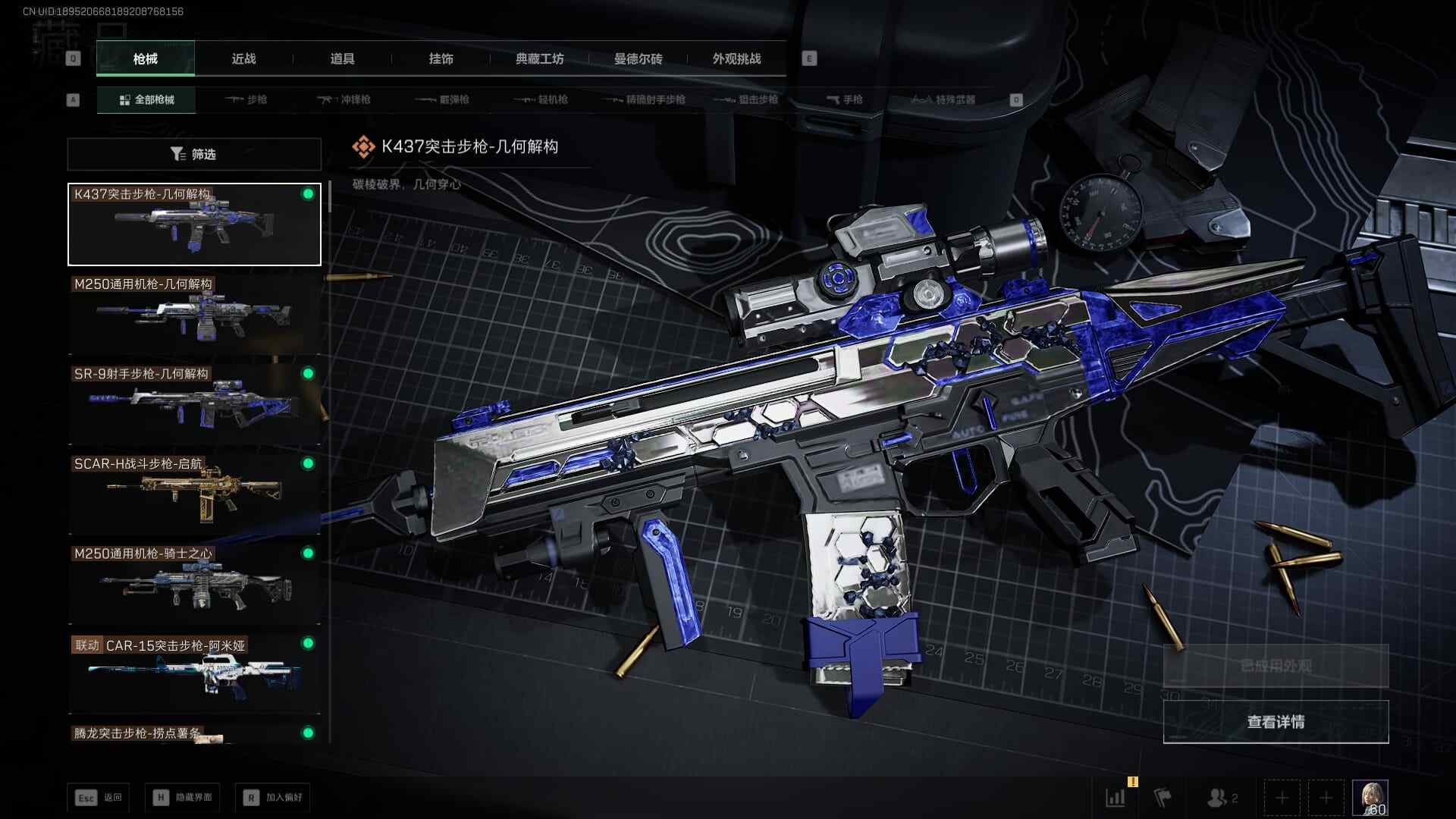Viewport: 1456px width, 819px height.
Task: Open the friends list icon
Action: 1222,798
